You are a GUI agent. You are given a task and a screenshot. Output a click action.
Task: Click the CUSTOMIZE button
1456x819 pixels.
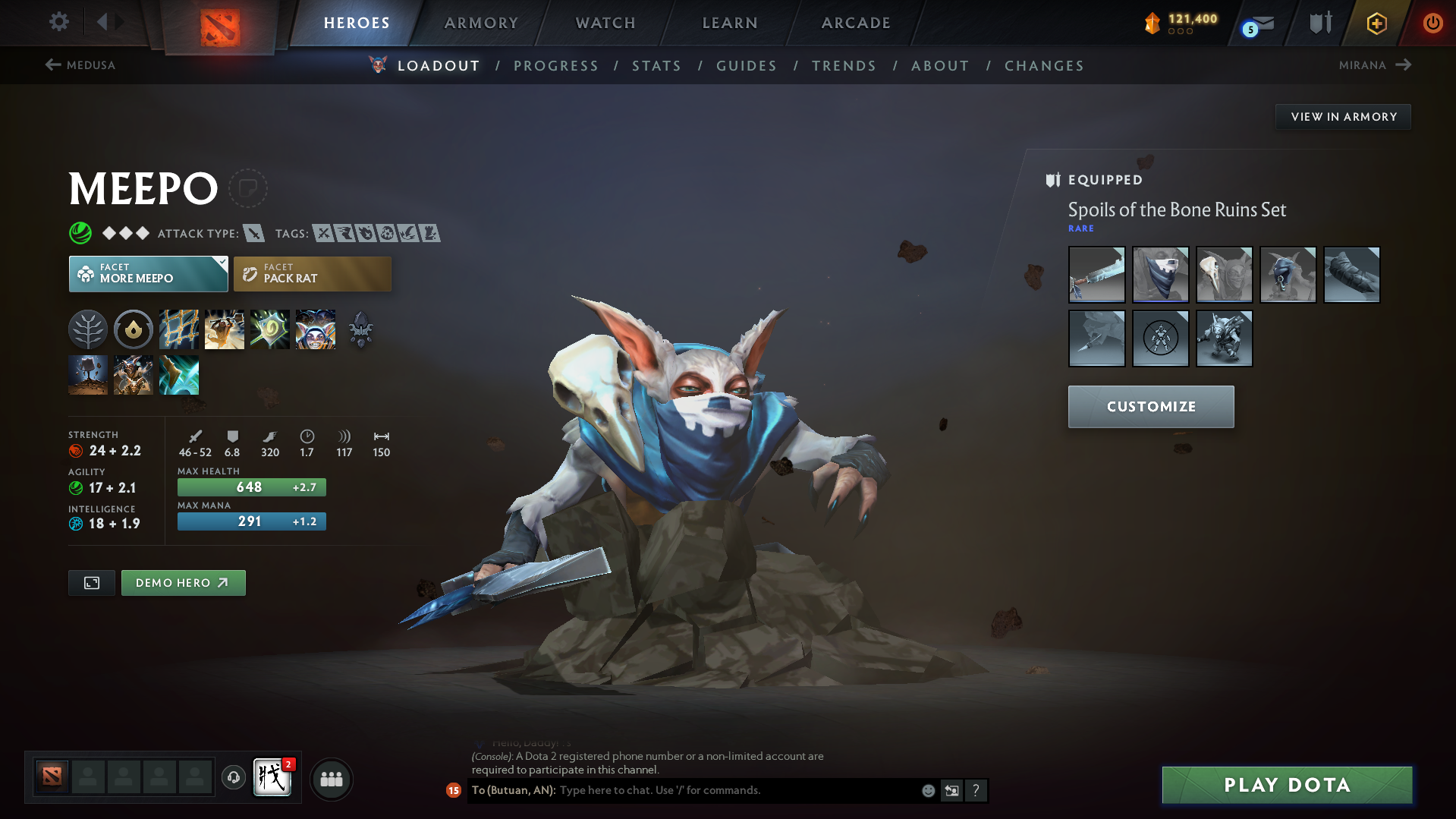[1150, 406]
